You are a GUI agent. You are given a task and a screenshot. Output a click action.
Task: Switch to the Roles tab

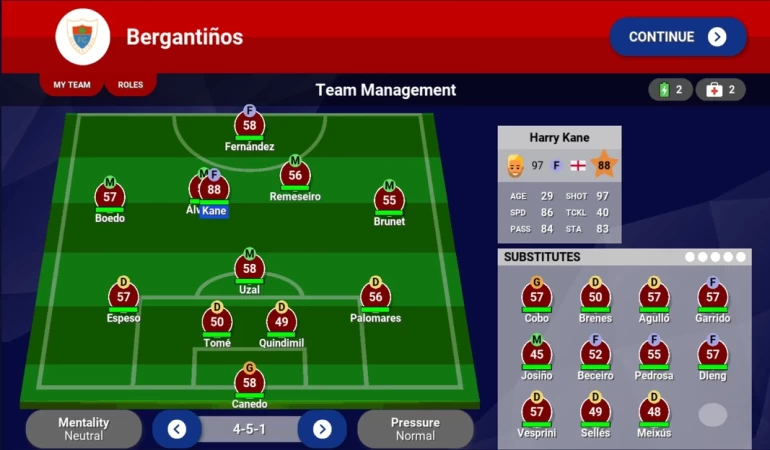point(130,85)
